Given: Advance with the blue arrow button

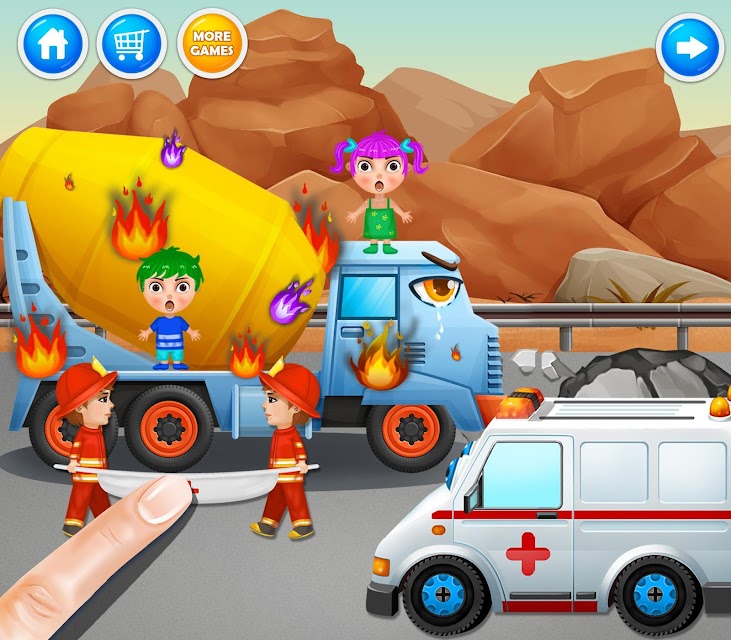Looking at the screenshot, I should click(690, 47).
